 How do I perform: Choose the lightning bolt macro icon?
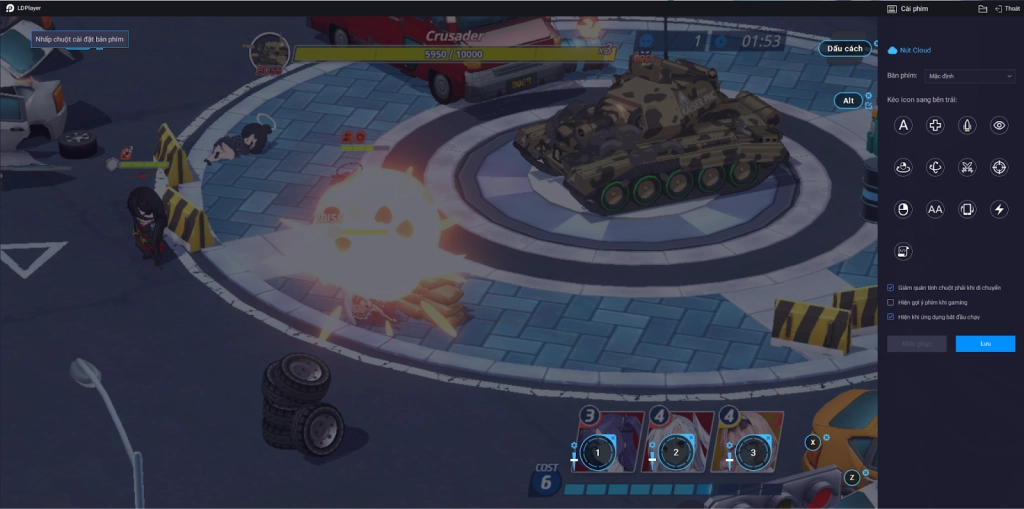coord(998,209)
